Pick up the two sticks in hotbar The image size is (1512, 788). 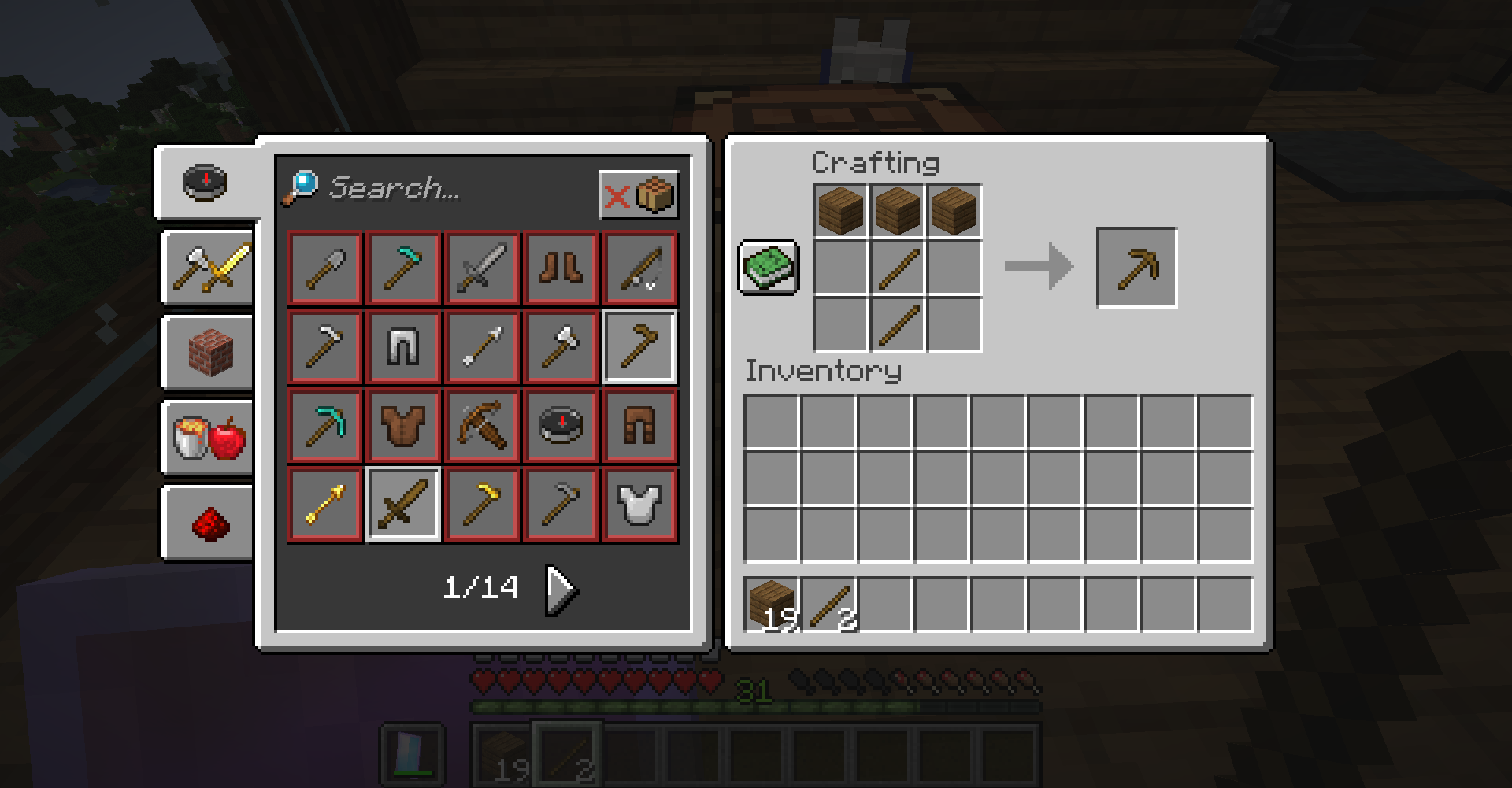point(829,605)
